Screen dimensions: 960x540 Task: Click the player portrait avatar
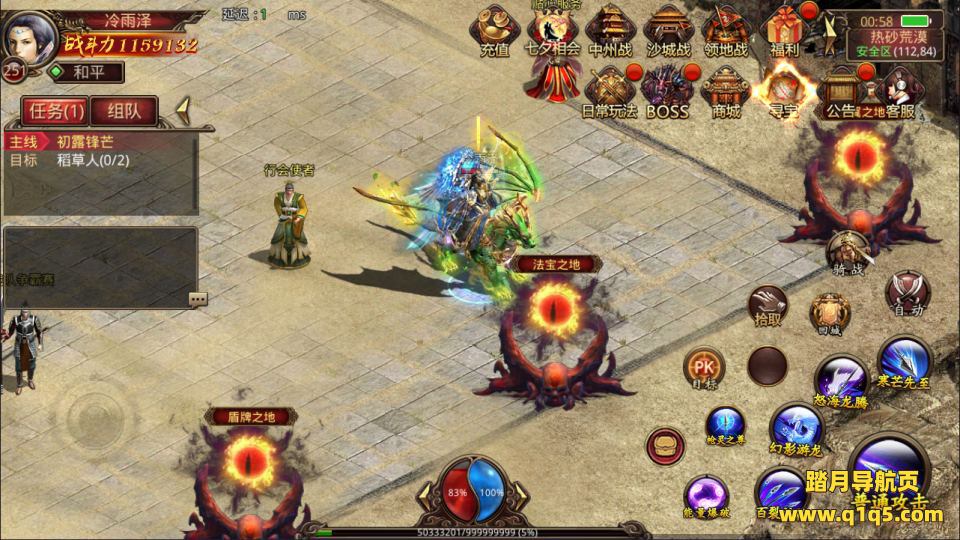click(x=30, y=38)
